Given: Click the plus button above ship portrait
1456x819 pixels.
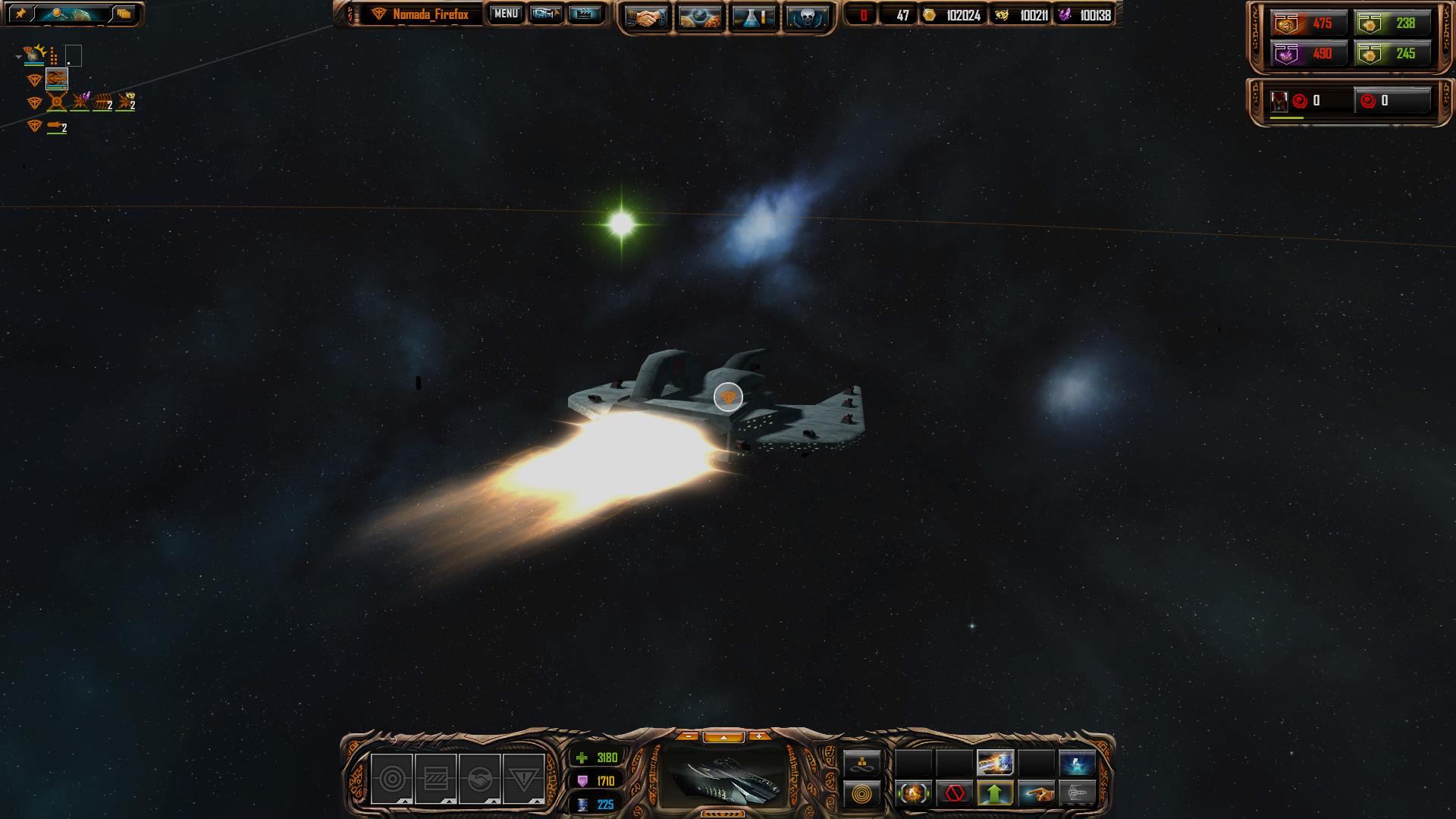Looking at the screenshot, I should pyautogui.click(x=759, y=736).
